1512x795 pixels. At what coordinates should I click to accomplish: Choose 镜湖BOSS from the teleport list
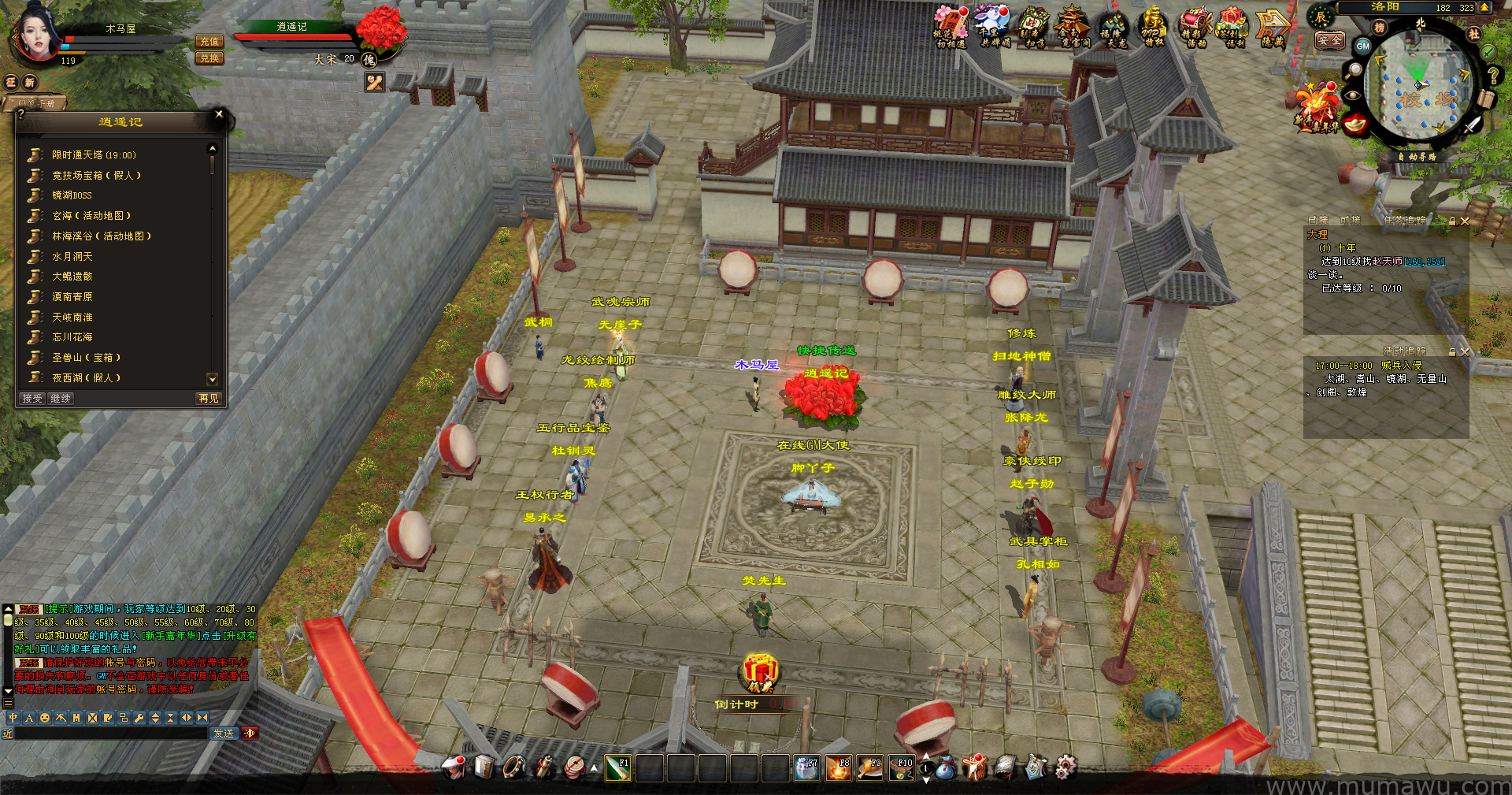pyautogui.click(x=72, y=195)
